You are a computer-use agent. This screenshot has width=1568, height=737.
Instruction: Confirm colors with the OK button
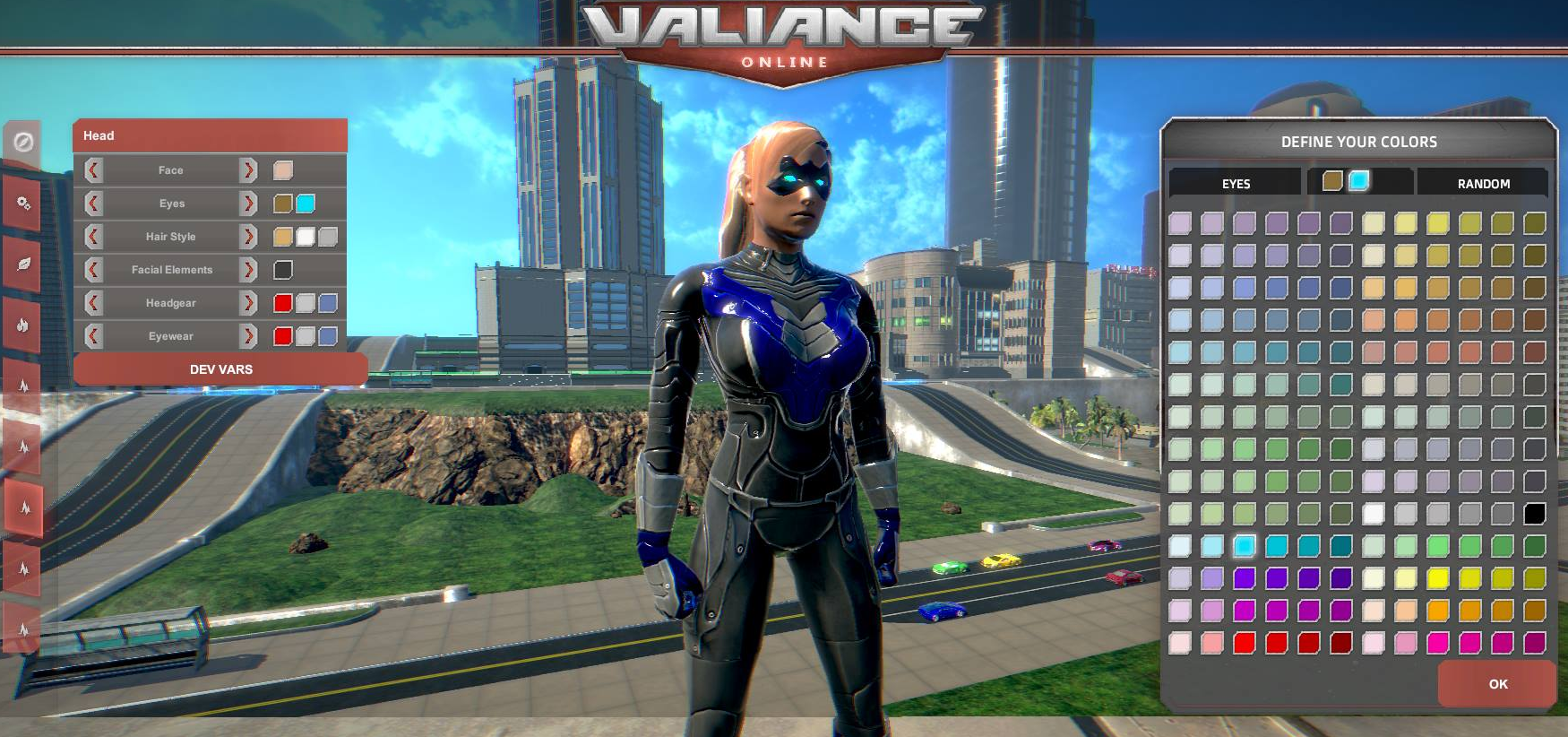tap(1498, 684)
